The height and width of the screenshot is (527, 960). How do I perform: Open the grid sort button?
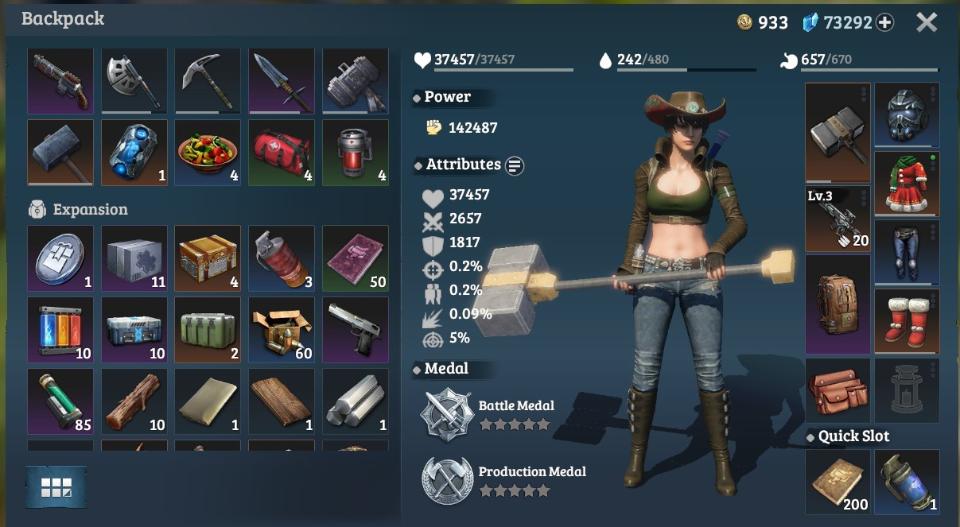pos(56,487)
